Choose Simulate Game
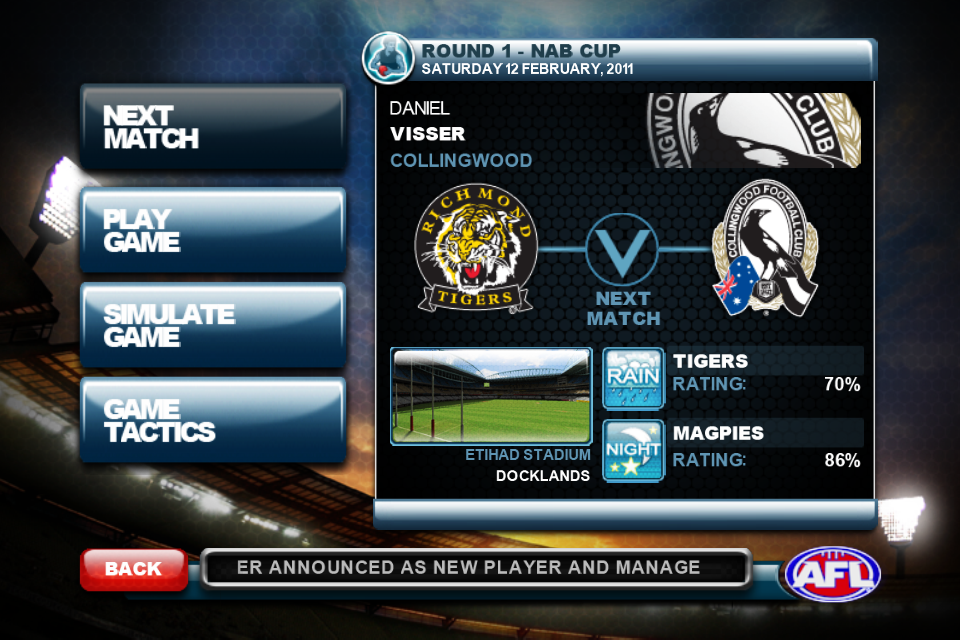This screenshot has height=640, width=960. pos(212,326)
